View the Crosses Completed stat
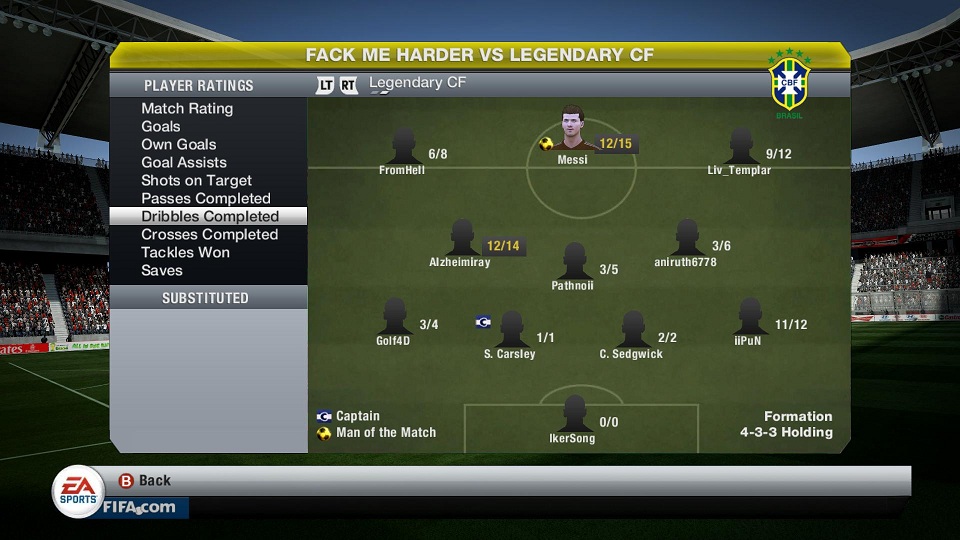Viewport: 960px width, 540px height. click(209, 234)
